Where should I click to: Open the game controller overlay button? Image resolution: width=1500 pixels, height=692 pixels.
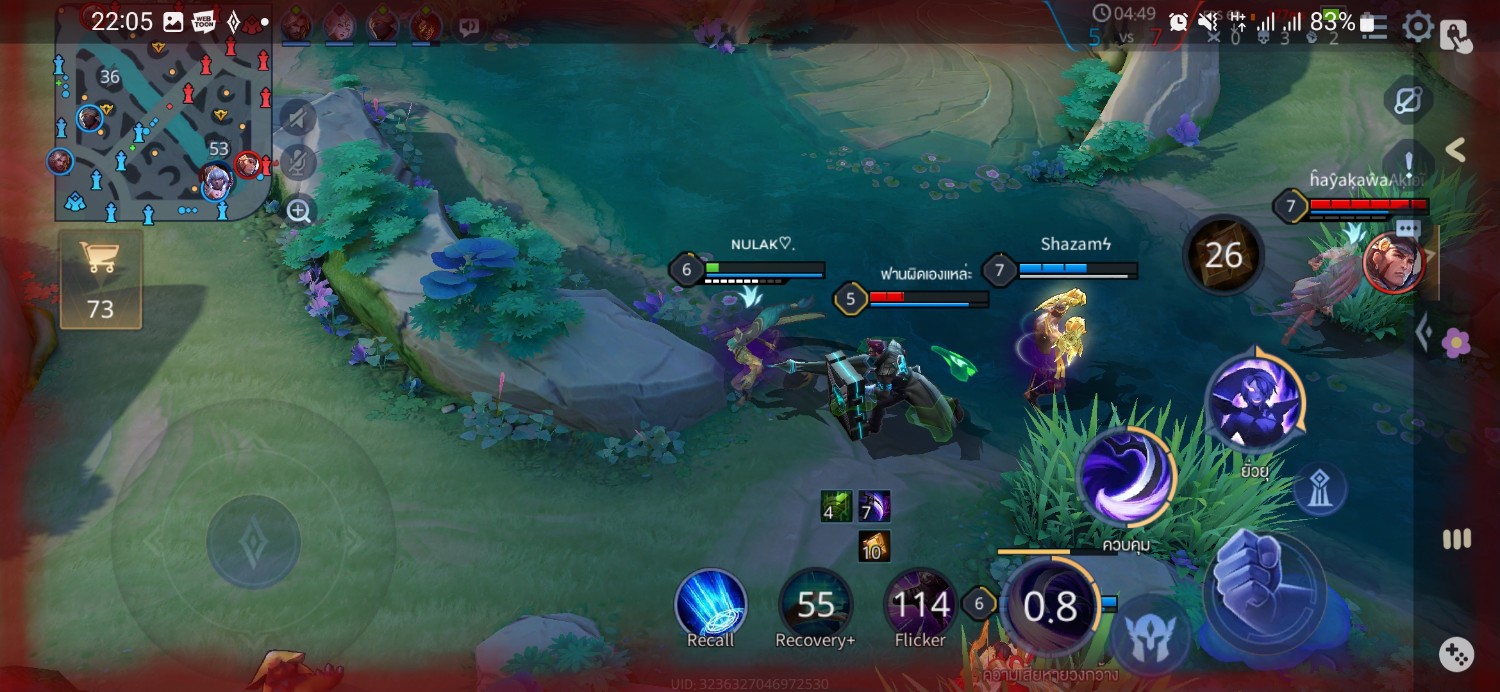pos(1456,655)
